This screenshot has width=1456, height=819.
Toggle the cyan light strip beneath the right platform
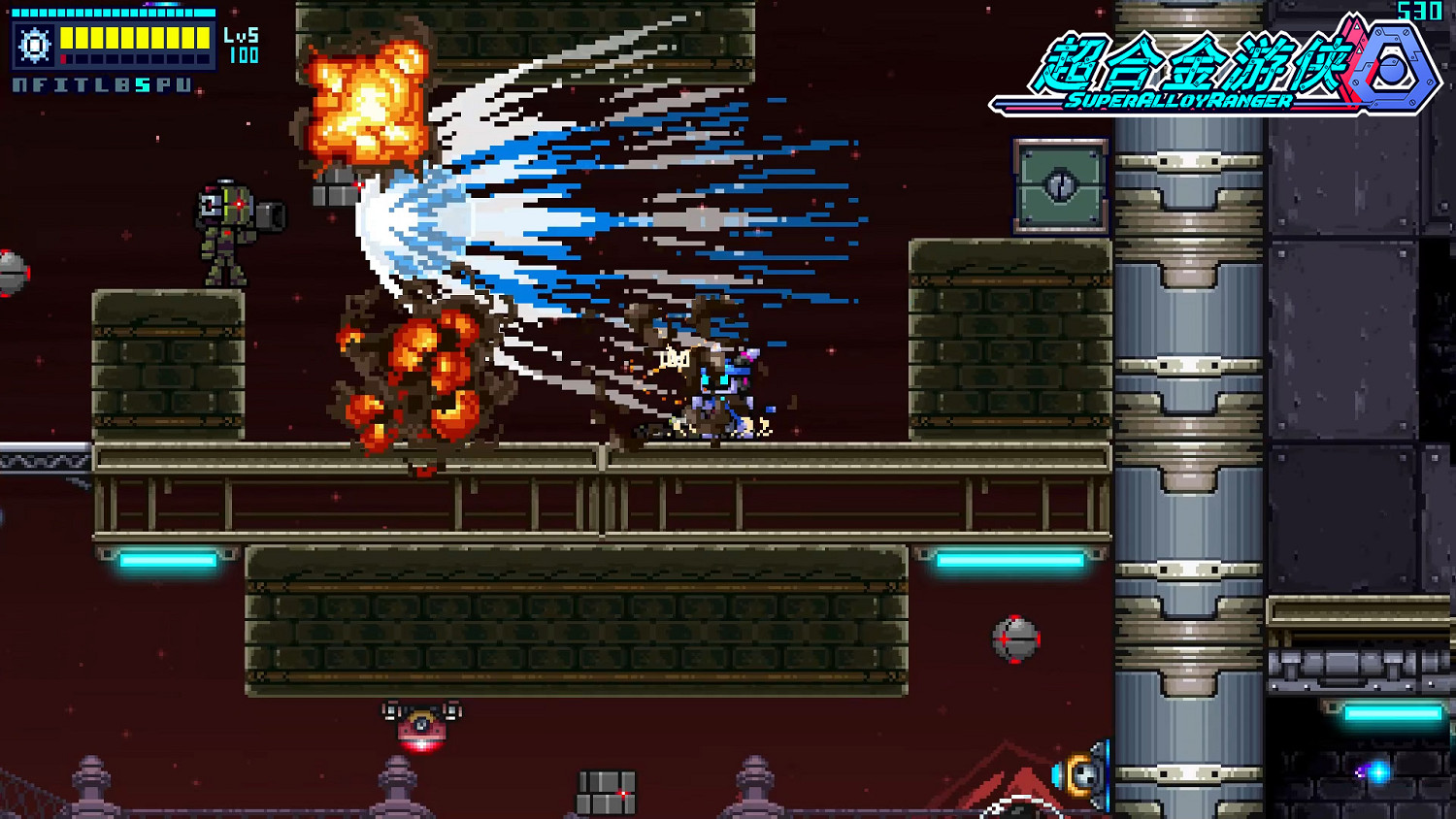(x=1009, y=560)
